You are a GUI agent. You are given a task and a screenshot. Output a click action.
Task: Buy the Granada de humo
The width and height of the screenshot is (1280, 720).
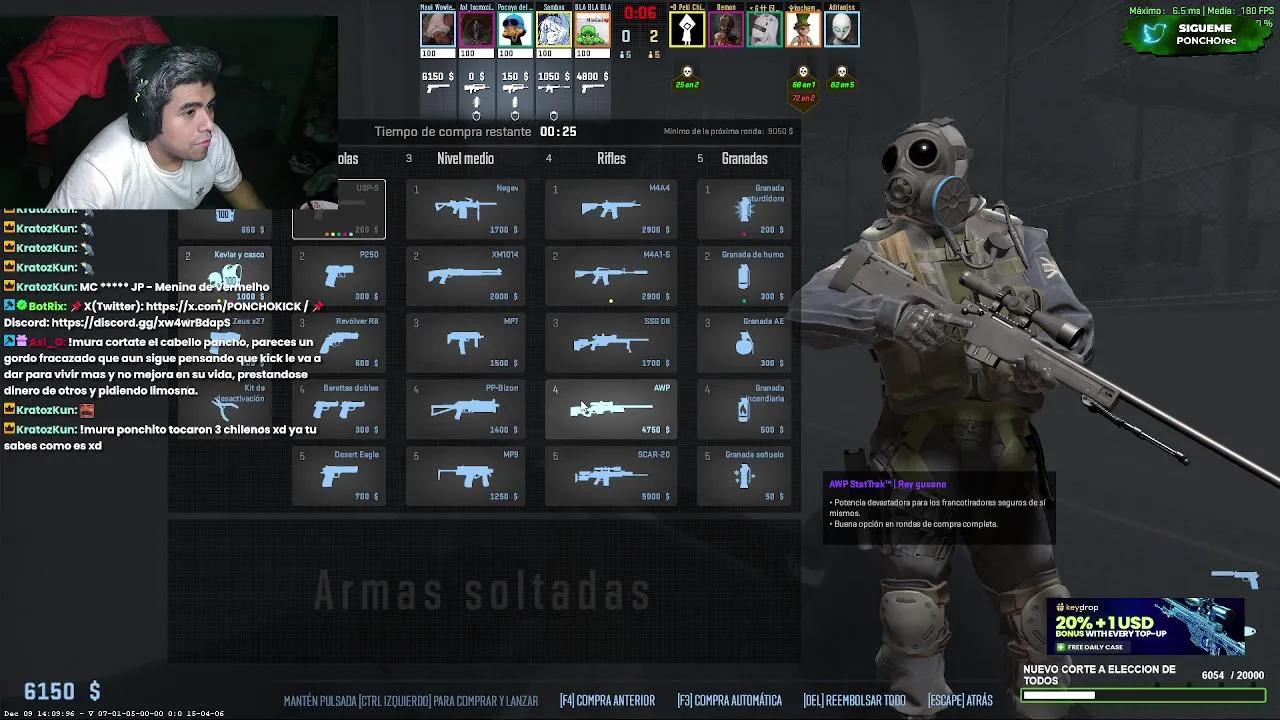(x=744, y=274)
